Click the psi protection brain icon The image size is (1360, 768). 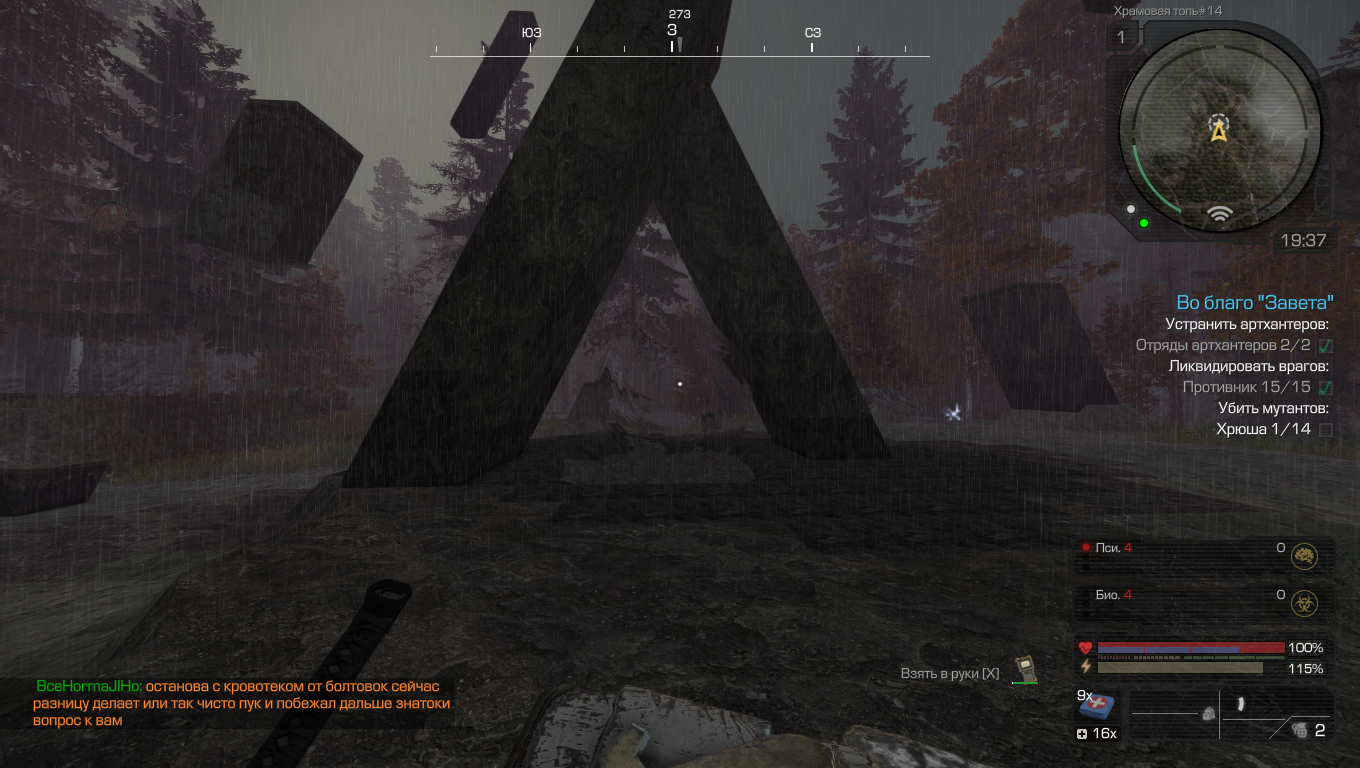(1303, 555)
